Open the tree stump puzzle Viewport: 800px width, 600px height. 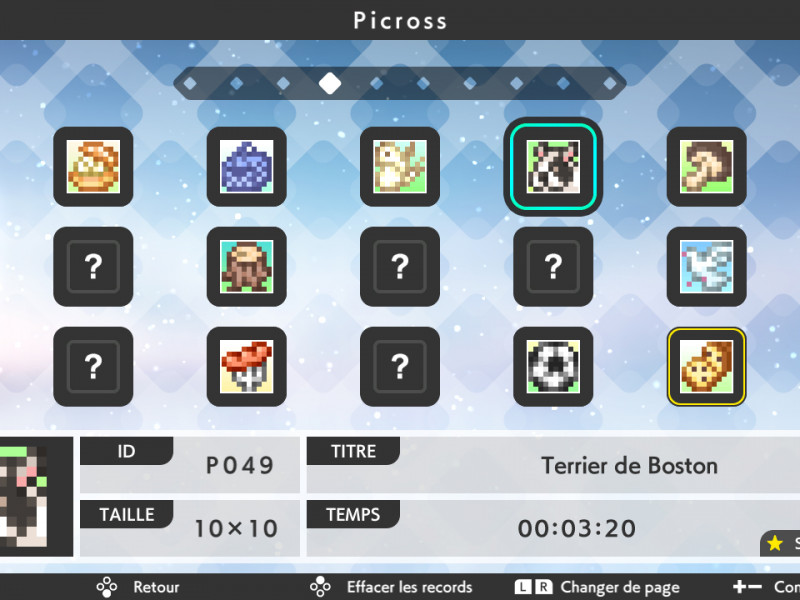click(x=246, y=266)
